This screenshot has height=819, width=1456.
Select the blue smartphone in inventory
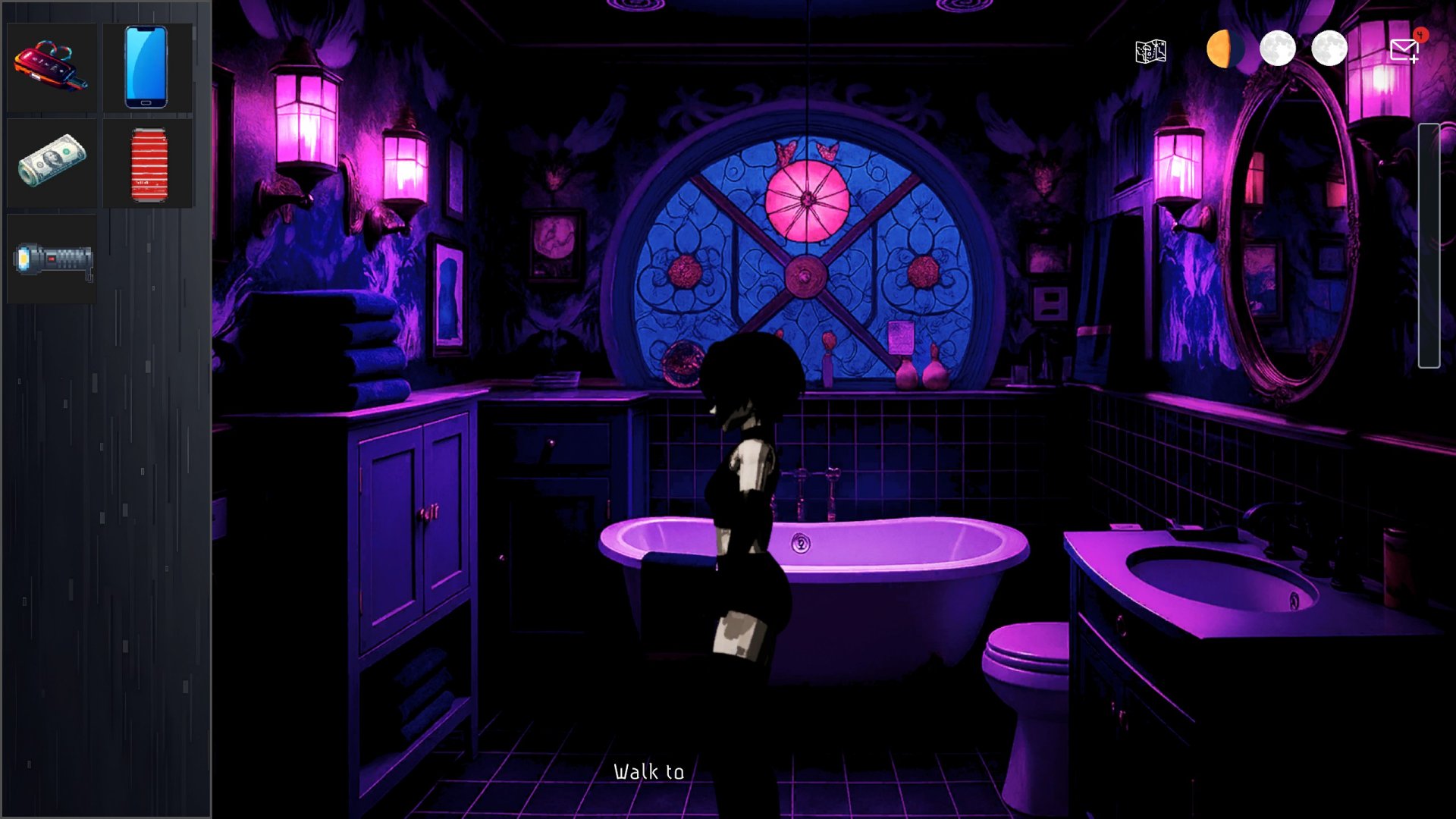(x=146, y=67)
